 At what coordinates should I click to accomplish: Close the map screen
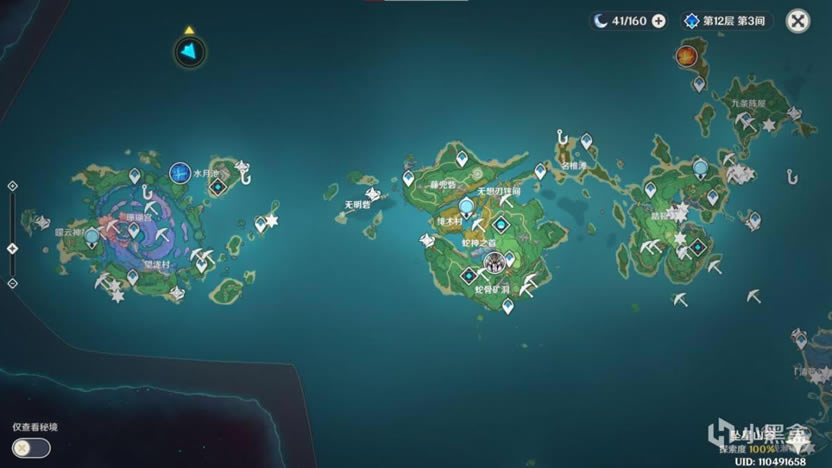(x=797, y=21)
